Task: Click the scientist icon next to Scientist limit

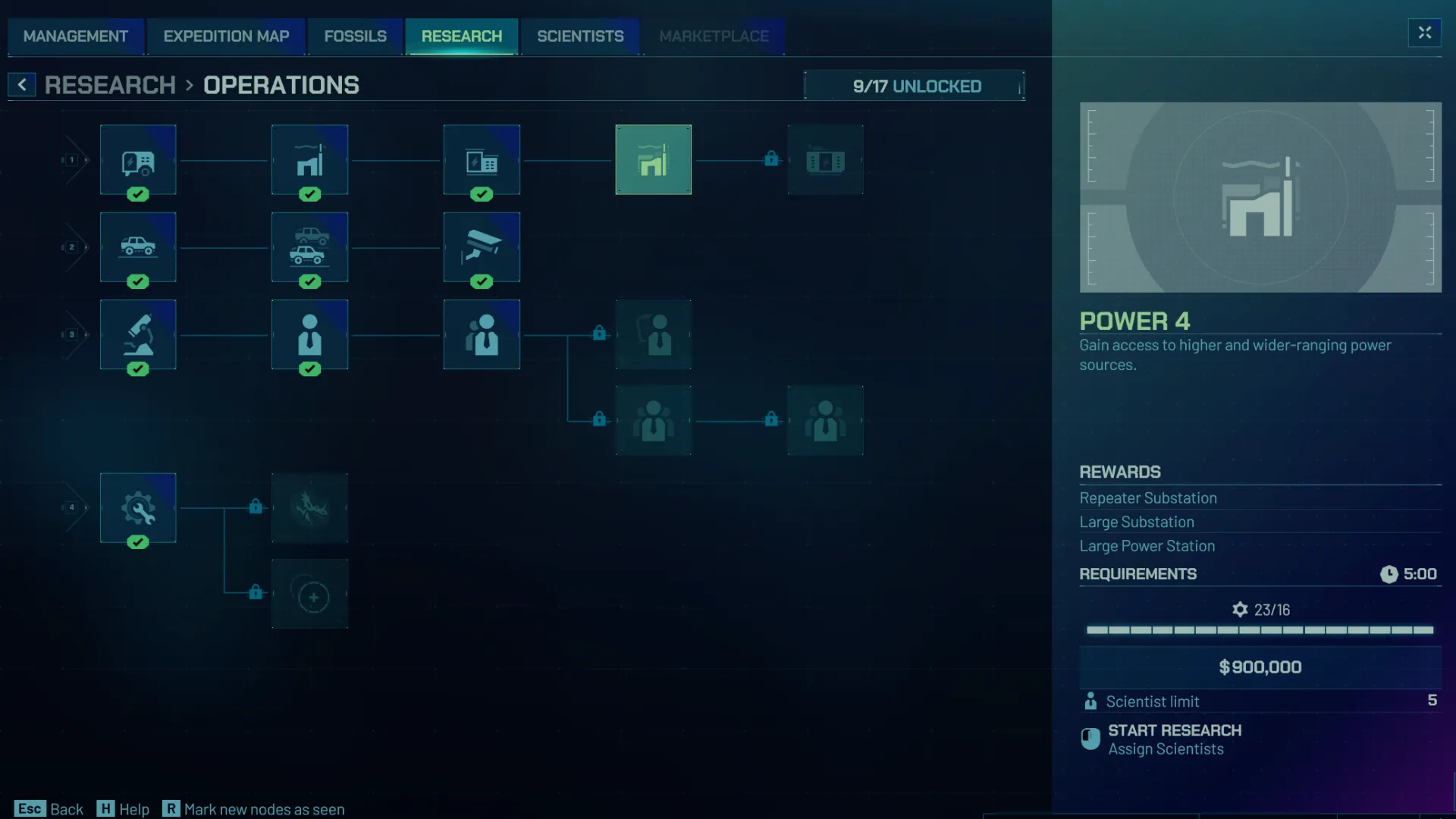Action: tap(1091, 701)
